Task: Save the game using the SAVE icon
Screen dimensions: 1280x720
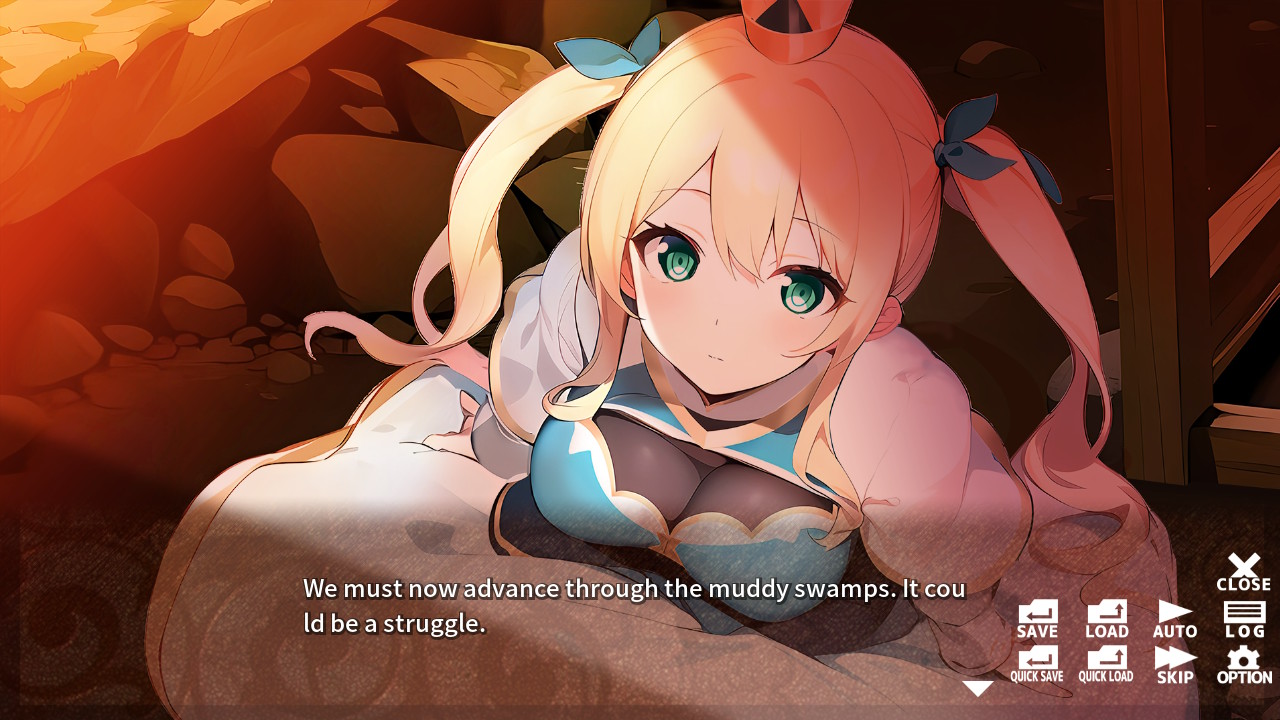Action: (1037, 613)
